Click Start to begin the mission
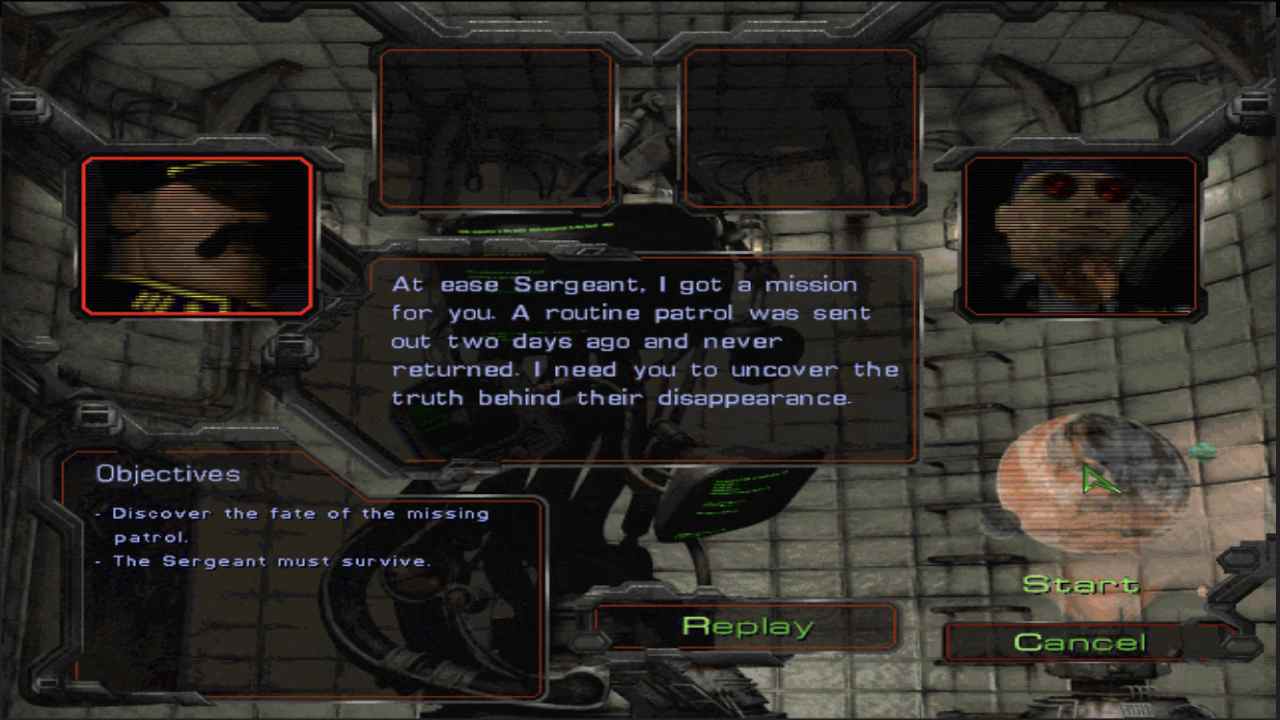This screenshot has width=1280, height=720. click(1083, 583)
